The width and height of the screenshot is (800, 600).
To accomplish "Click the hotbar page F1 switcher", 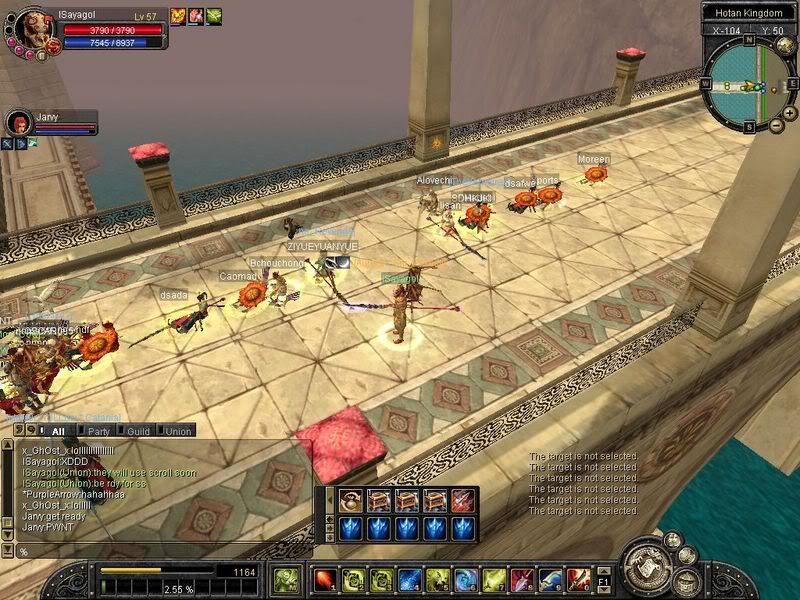I will (x=603, y=580).
